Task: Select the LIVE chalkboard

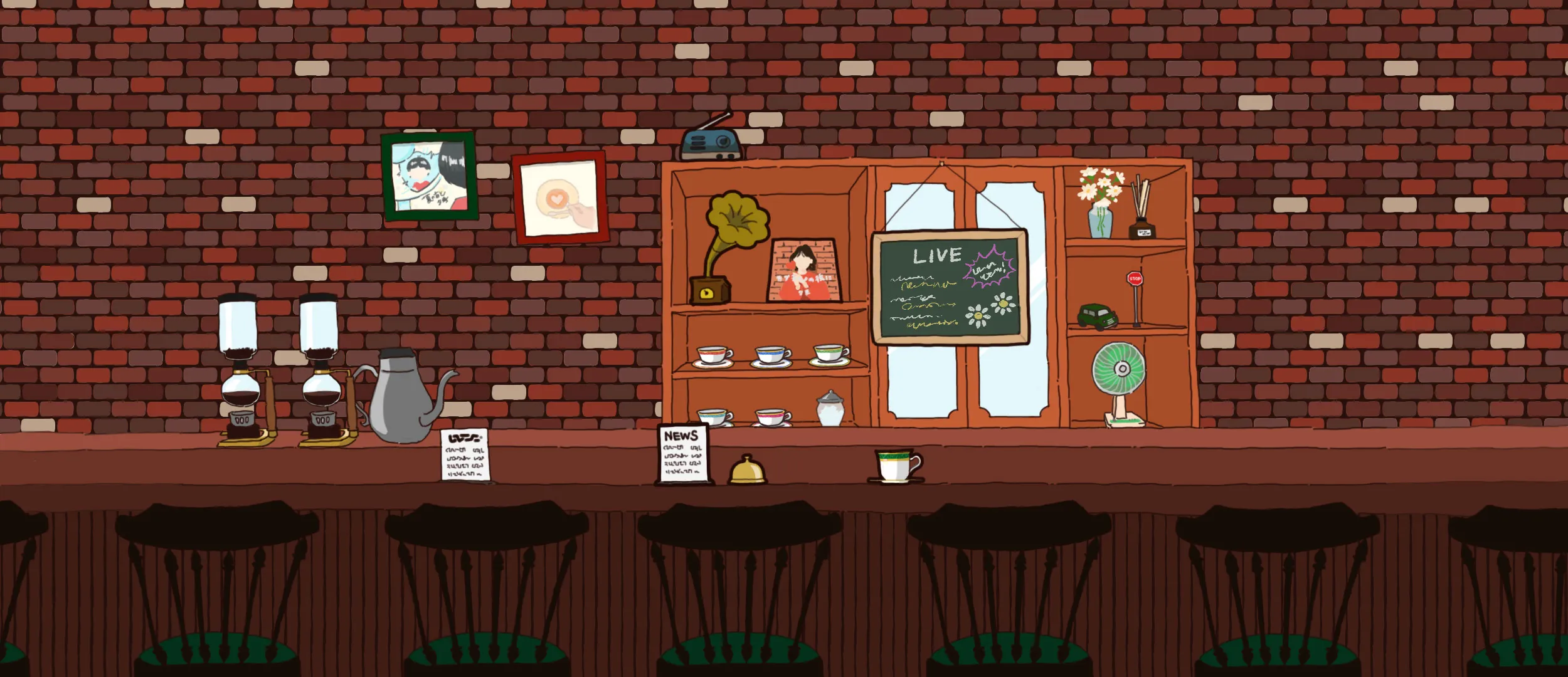Action: click(950, 287)
